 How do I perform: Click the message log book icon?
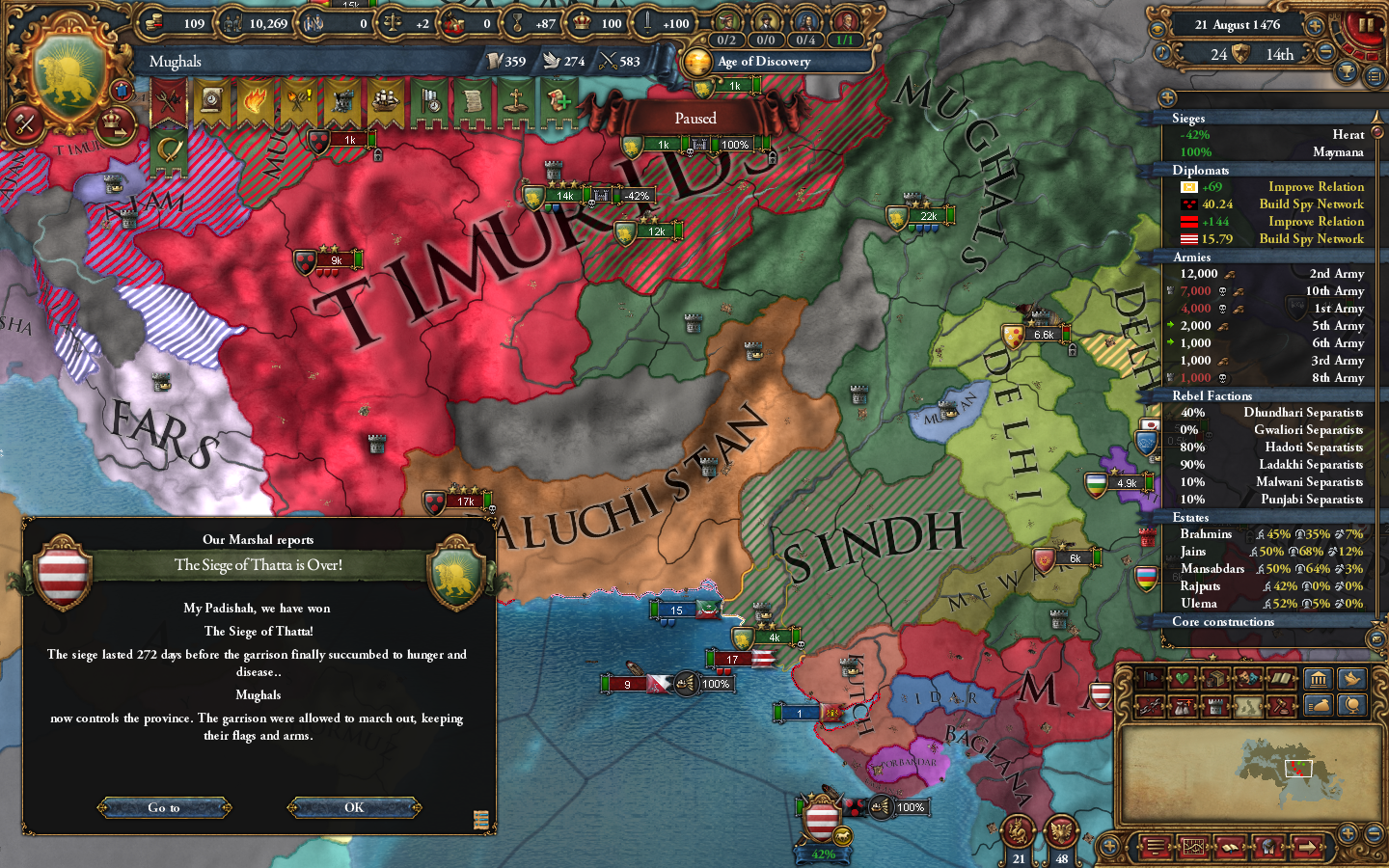[1231, 847]
